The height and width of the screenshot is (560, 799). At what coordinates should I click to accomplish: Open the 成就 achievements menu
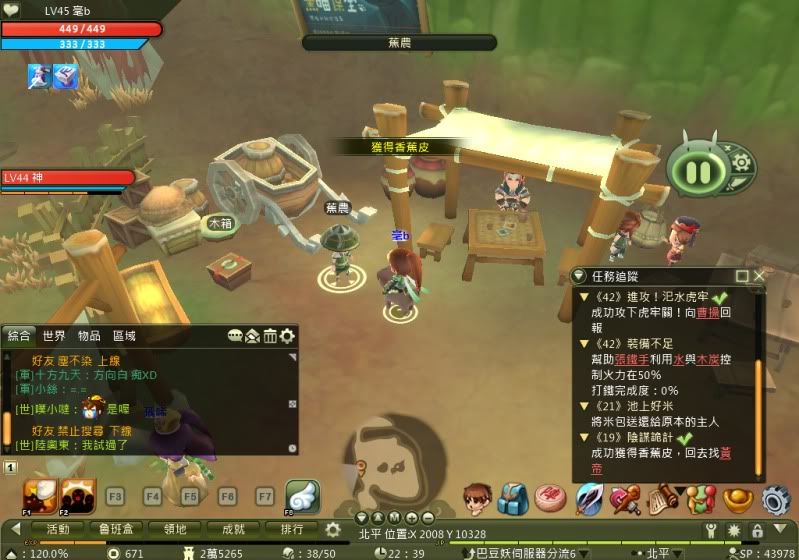[x=234, y=529]
